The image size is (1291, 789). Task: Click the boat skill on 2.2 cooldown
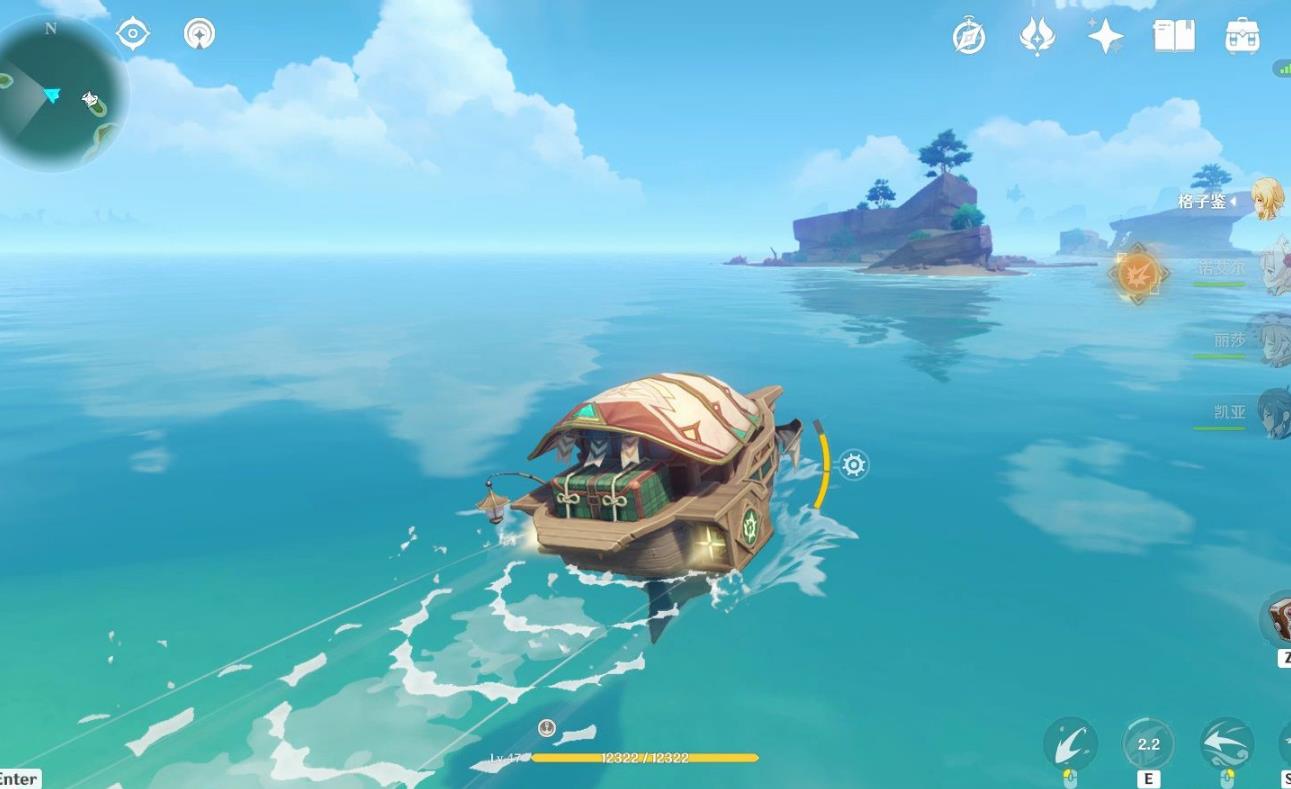point(1148,744)
